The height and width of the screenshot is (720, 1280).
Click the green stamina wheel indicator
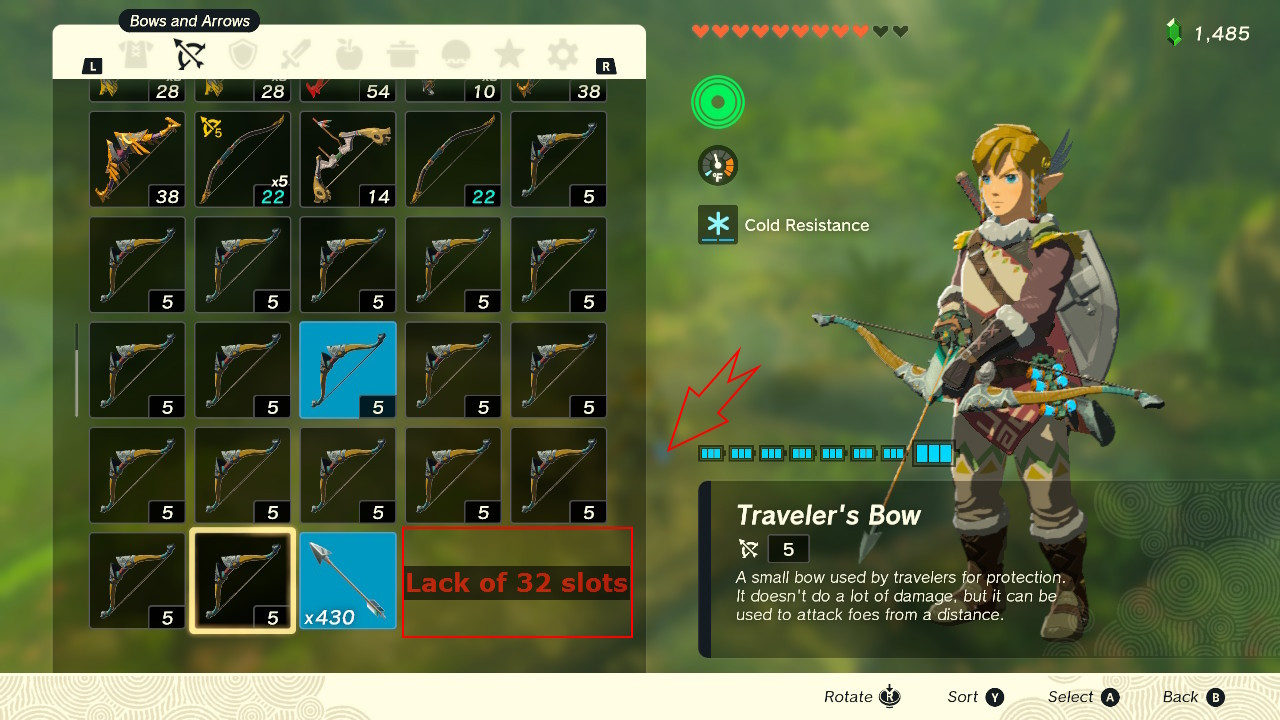[x=717, y=101]
